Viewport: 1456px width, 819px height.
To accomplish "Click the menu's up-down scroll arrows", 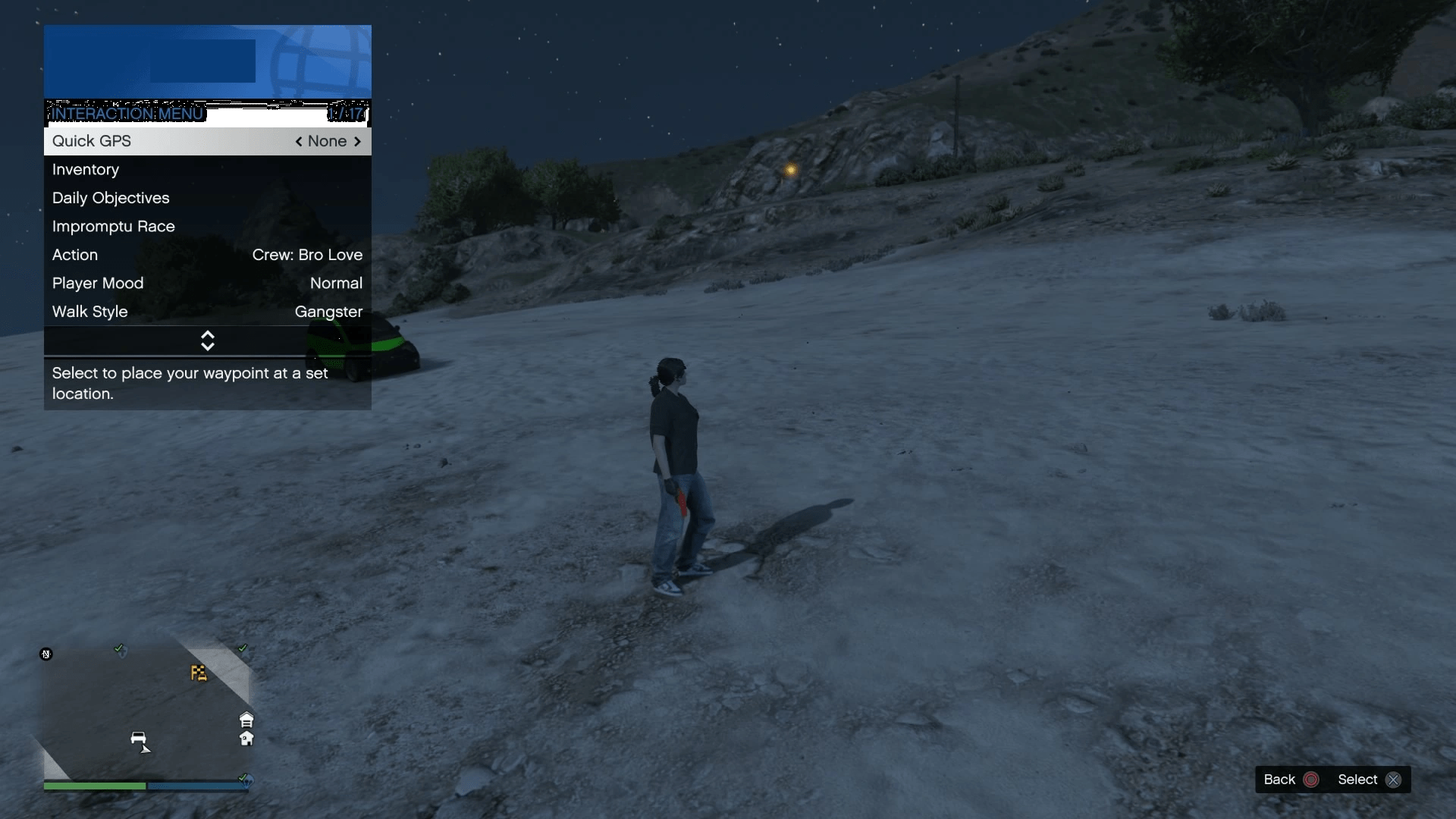I will point(207,341).
